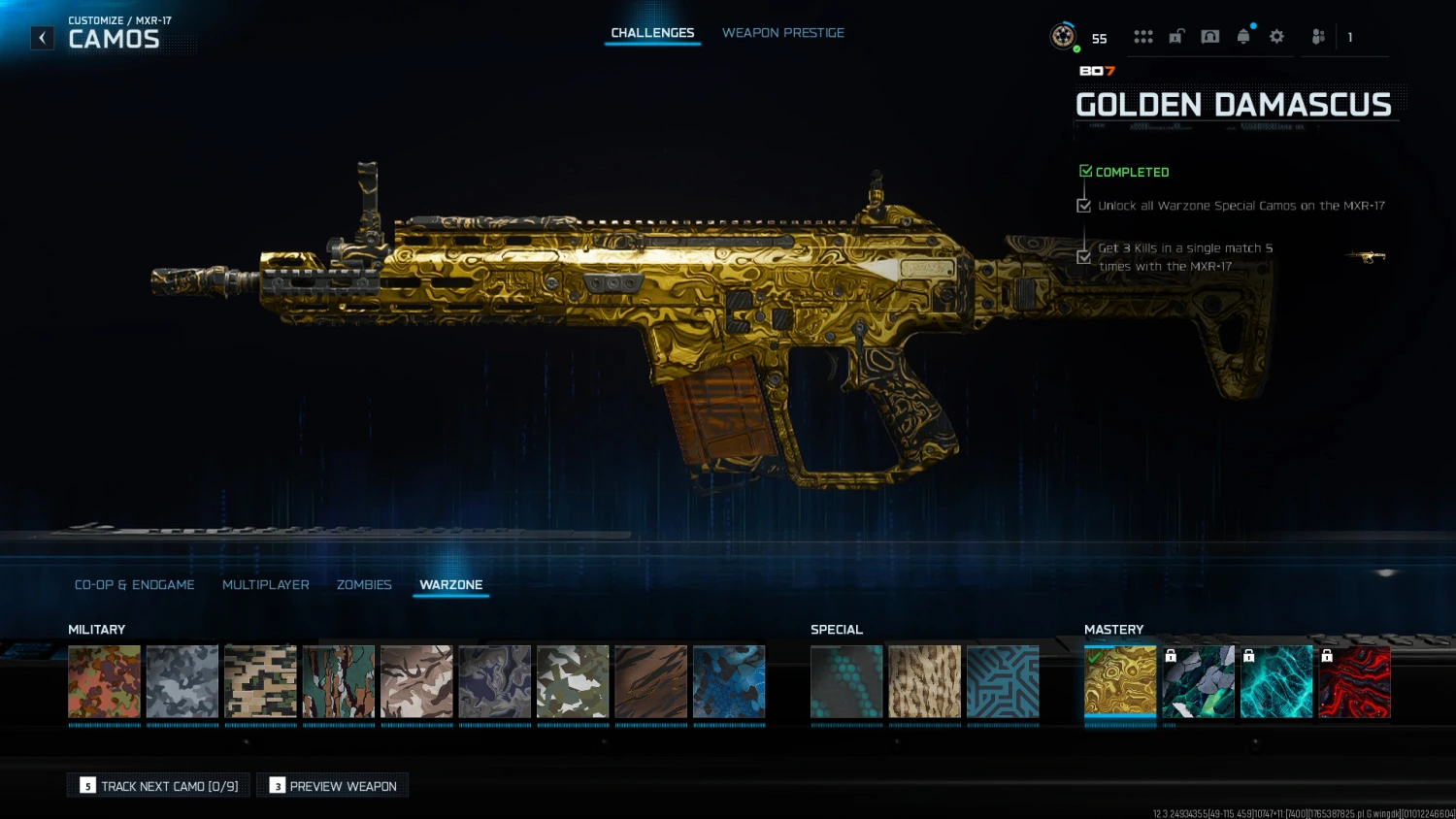Click the Get 3 Kills challenge checkbox
This screenshot has height=819, width=1456.
[x=1084, y=256]
